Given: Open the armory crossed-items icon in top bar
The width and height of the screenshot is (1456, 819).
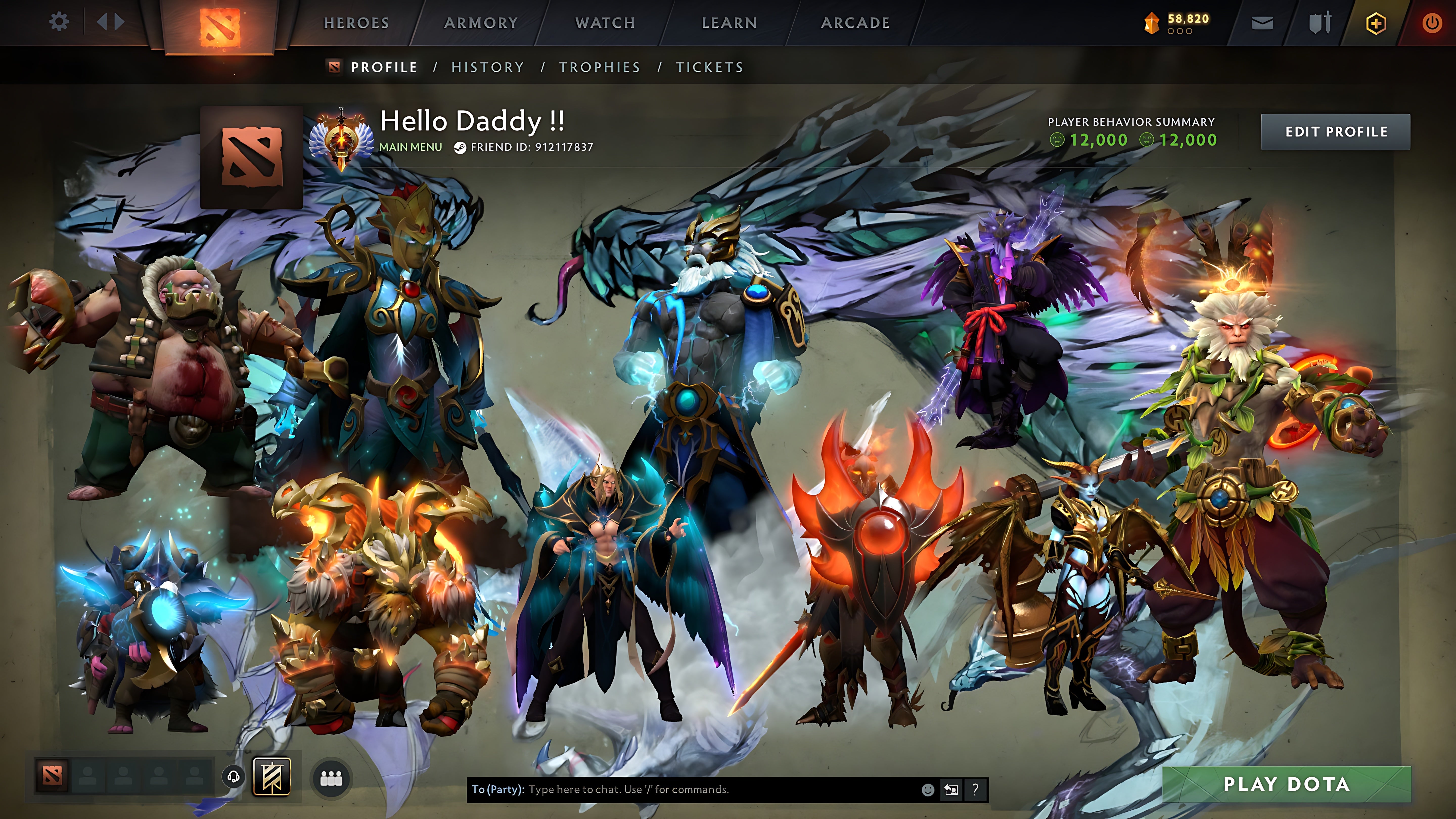Looking at the screenshot, I should pyautogui.click(x=1321, y=21).
